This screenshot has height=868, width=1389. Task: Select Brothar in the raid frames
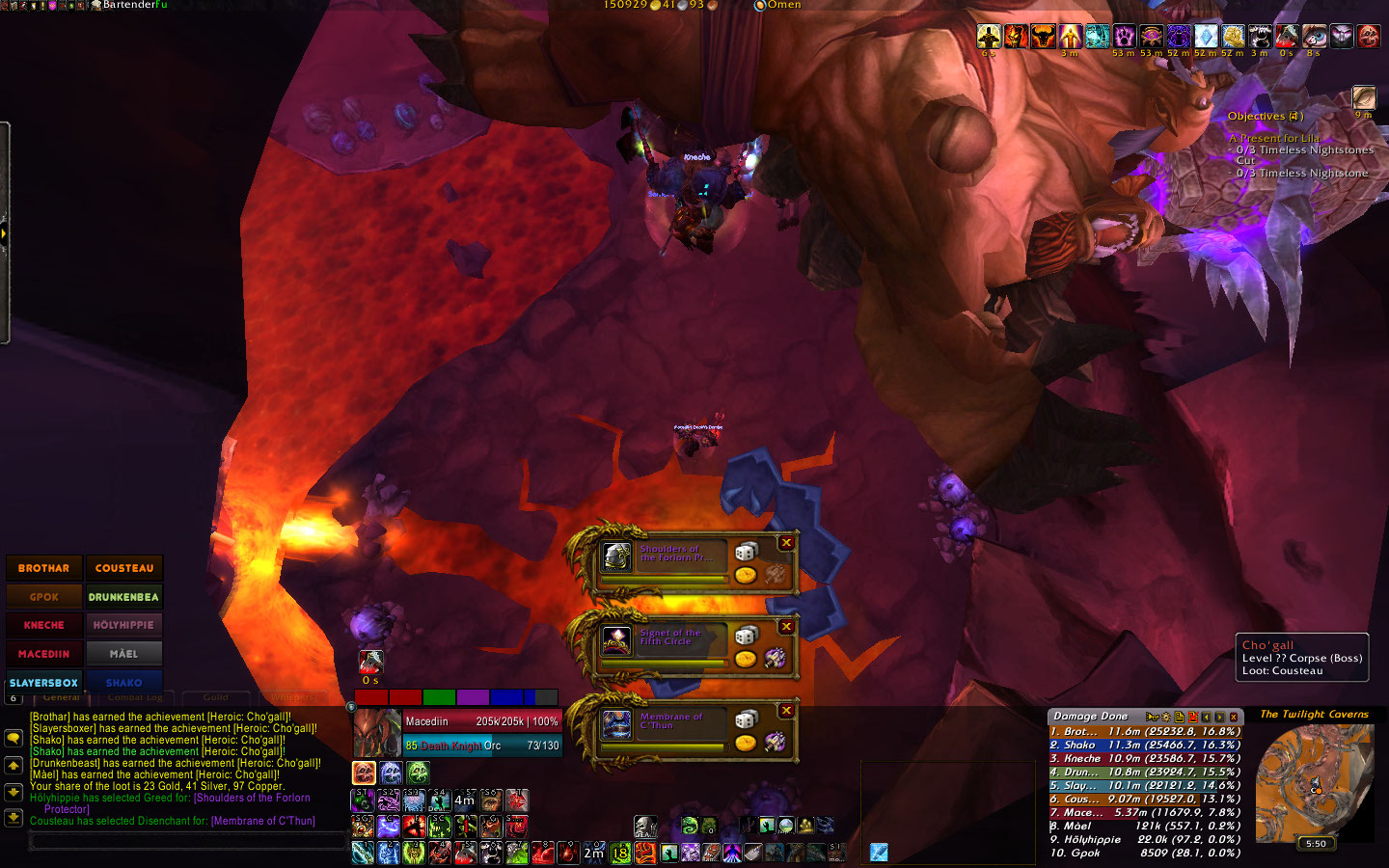point(44,568)
